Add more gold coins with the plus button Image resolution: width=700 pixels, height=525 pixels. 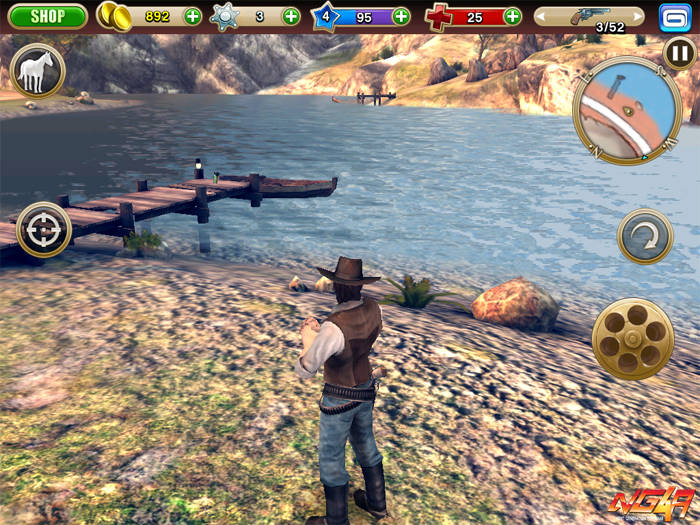[192, 16]
